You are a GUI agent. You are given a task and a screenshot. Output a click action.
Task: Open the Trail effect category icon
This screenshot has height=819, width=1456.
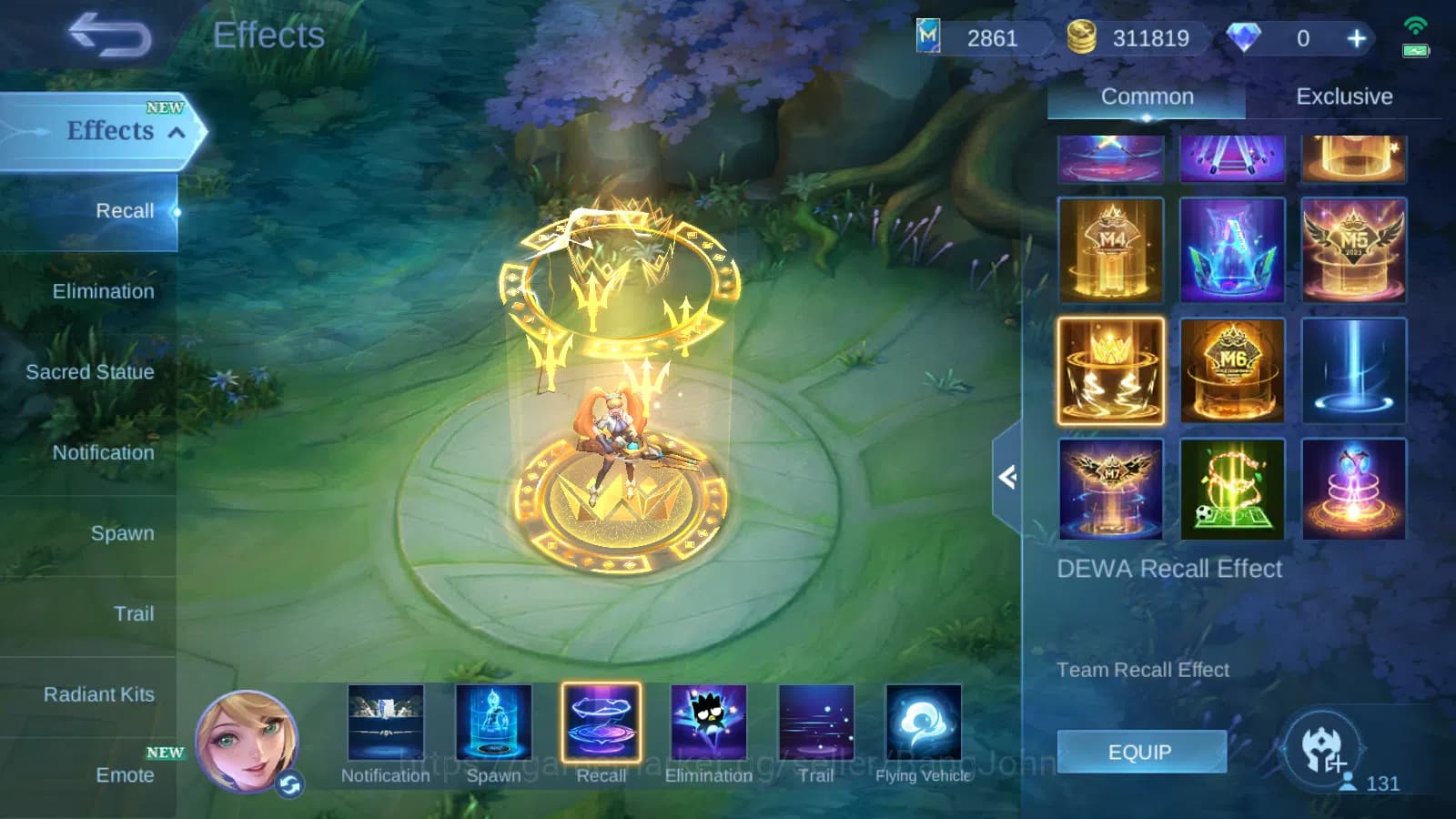[816, 723]
